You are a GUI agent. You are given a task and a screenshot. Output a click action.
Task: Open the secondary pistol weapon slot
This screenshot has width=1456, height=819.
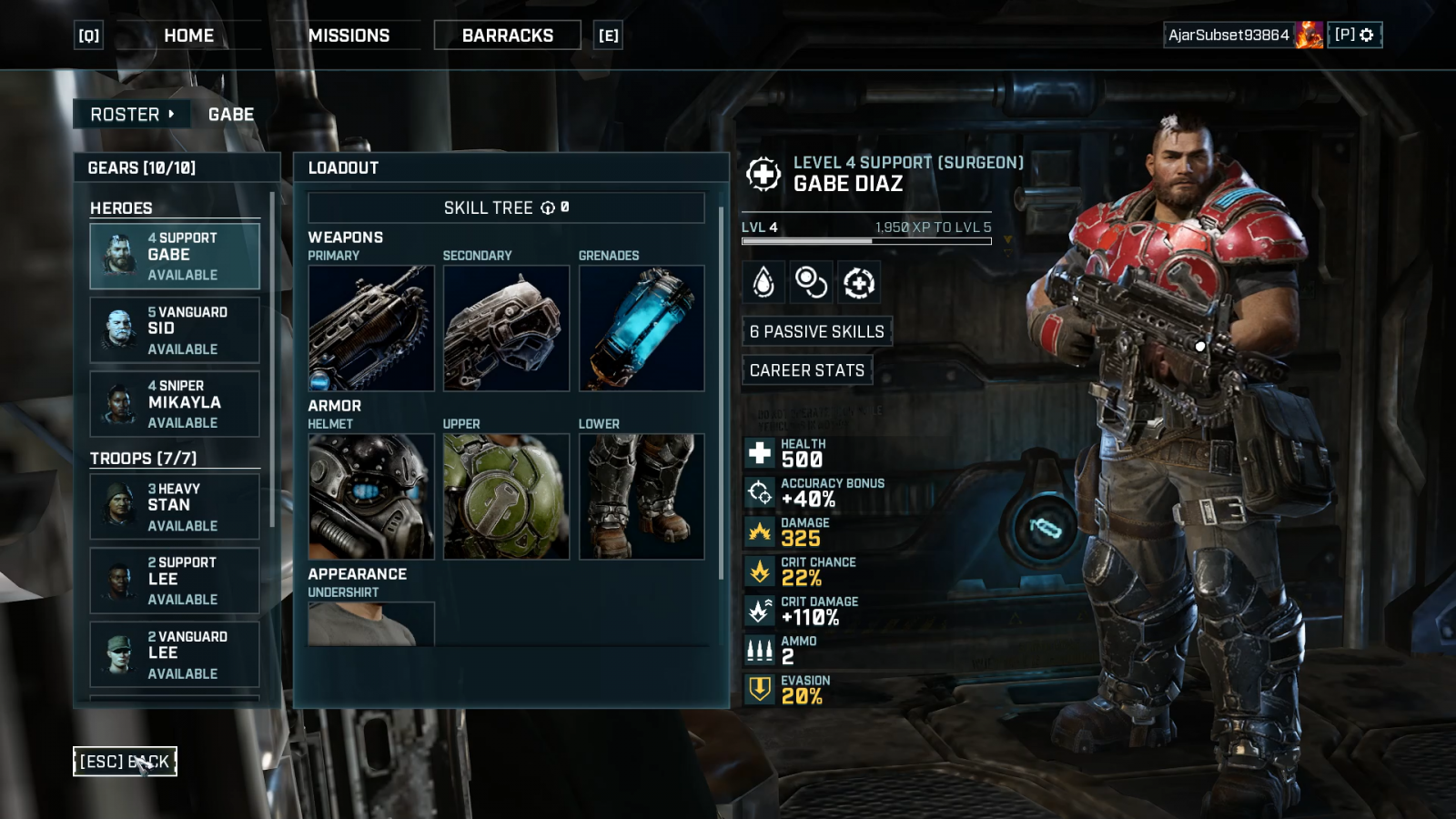point(506,328)
